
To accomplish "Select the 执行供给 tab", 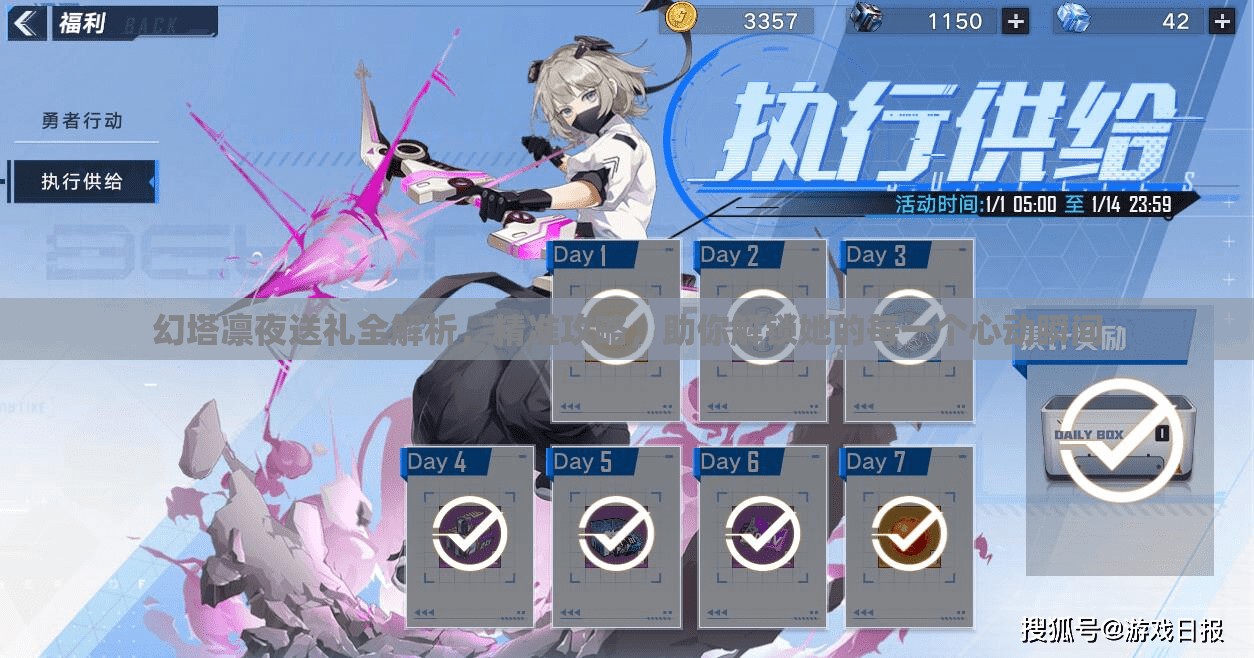I will coord(82,181).
